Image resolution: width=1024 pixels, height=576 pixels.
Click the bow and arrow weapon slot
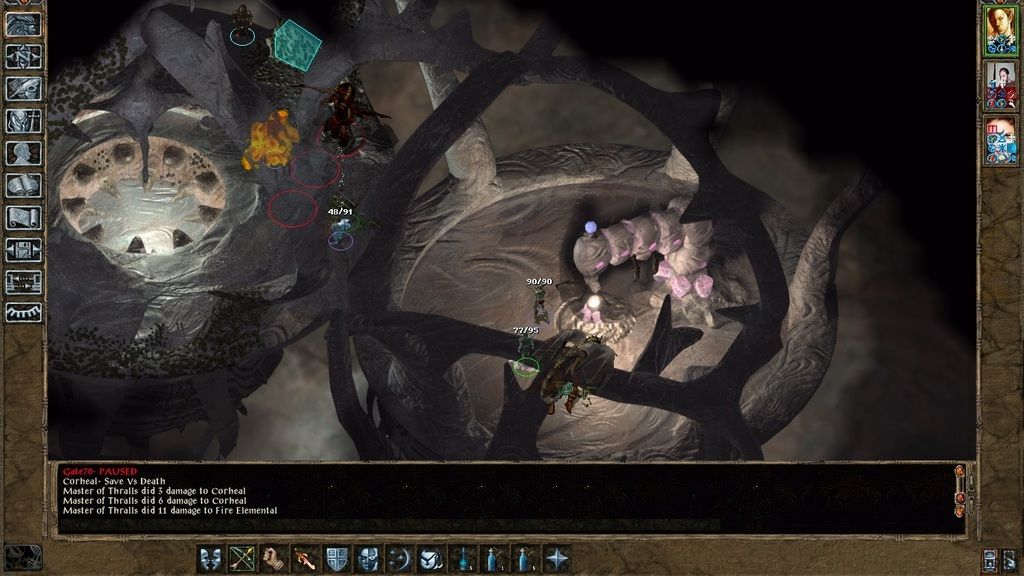(242, 558)
